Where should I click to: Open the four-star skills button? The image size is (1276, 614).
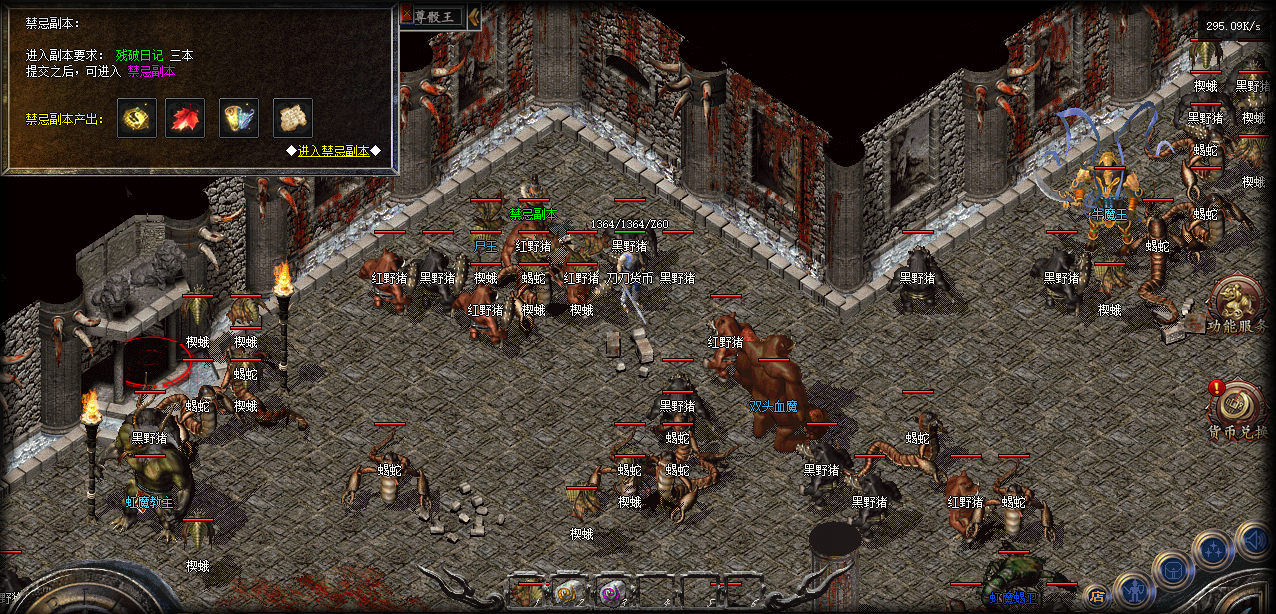[1214, 549]
